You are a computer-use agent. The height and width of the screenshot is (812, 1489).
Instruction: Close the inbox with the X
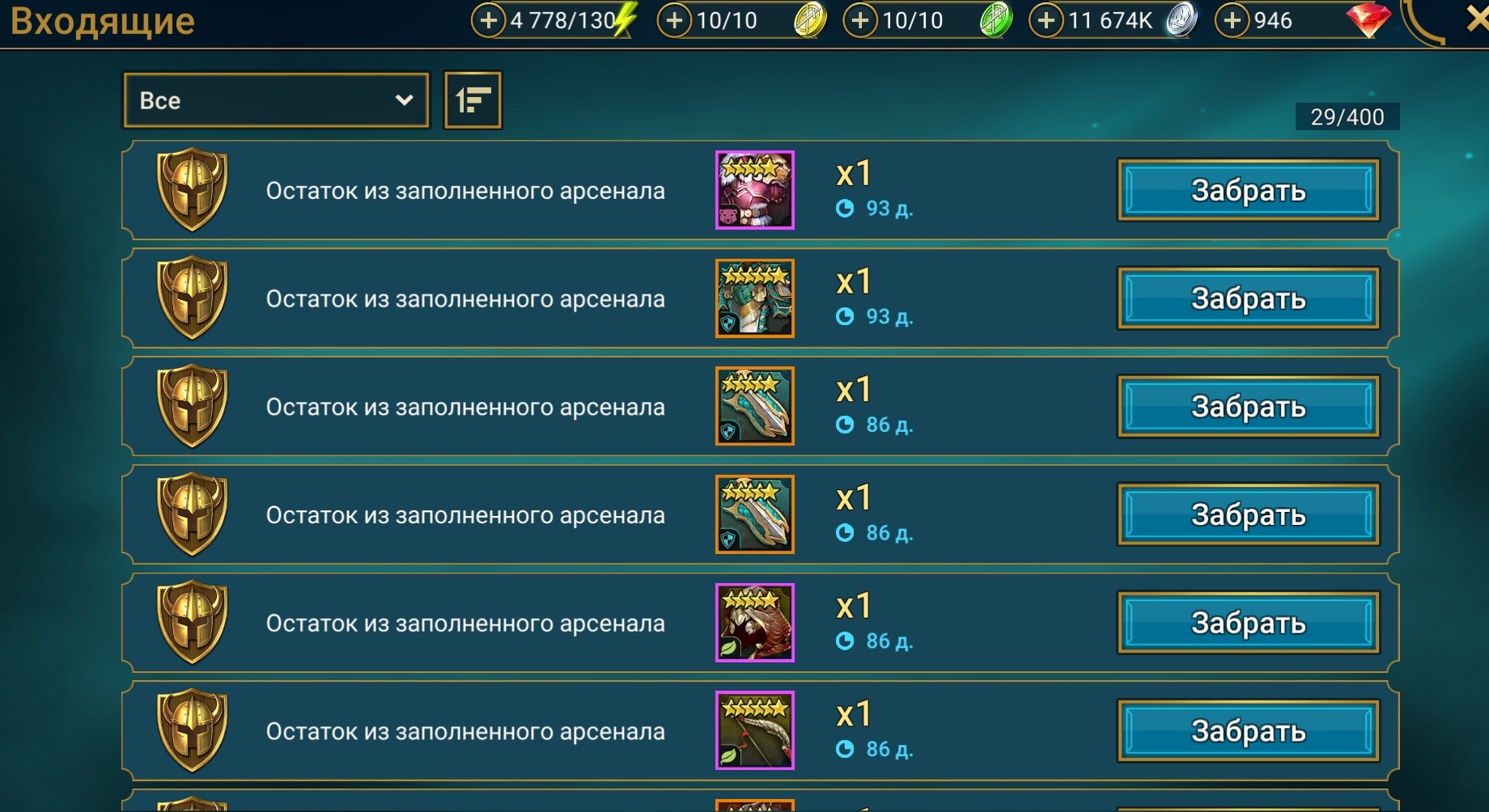[x=1478, y=19]
